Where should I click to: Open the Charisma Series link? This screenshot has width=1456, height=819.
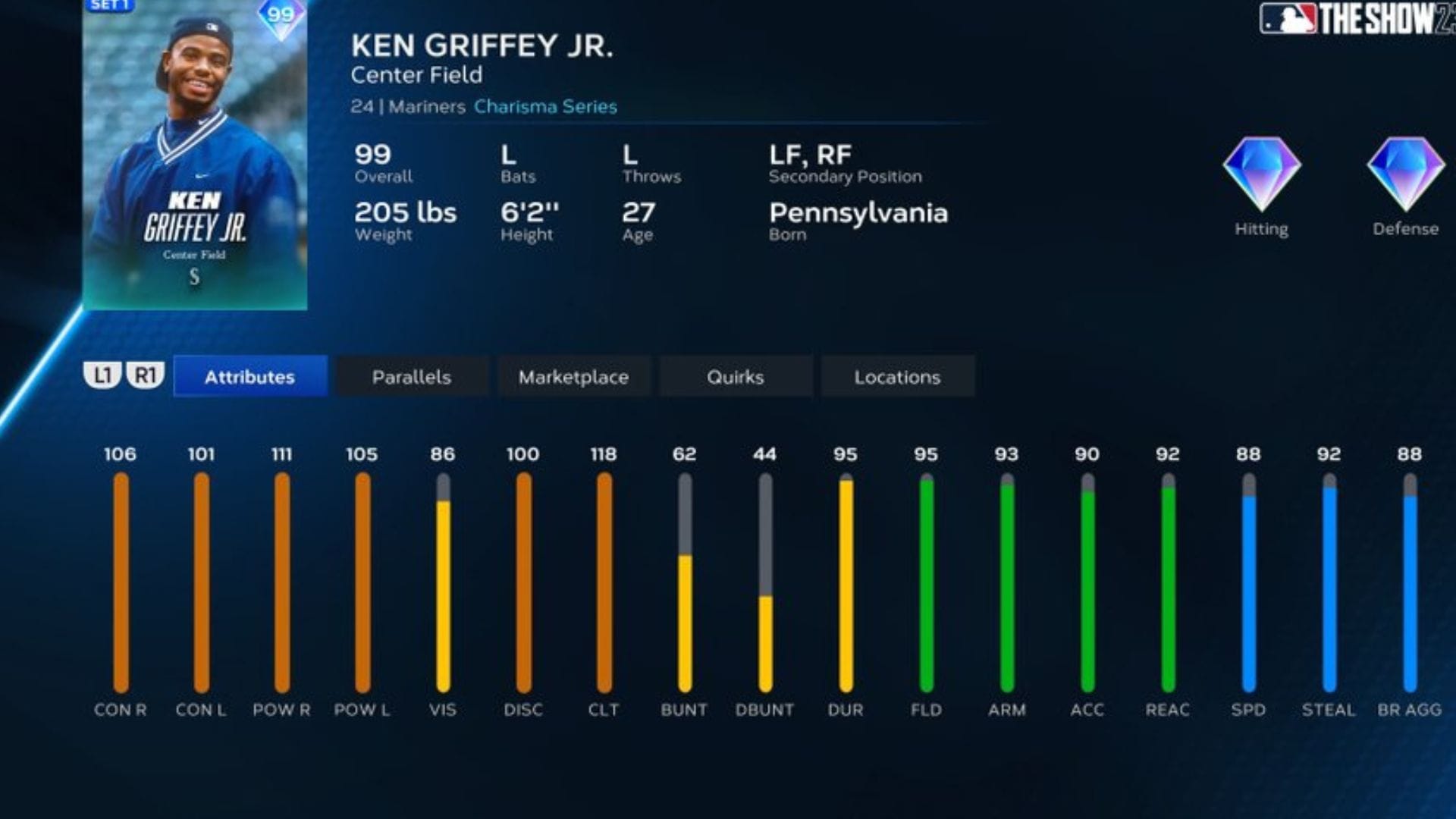[544, 107]
